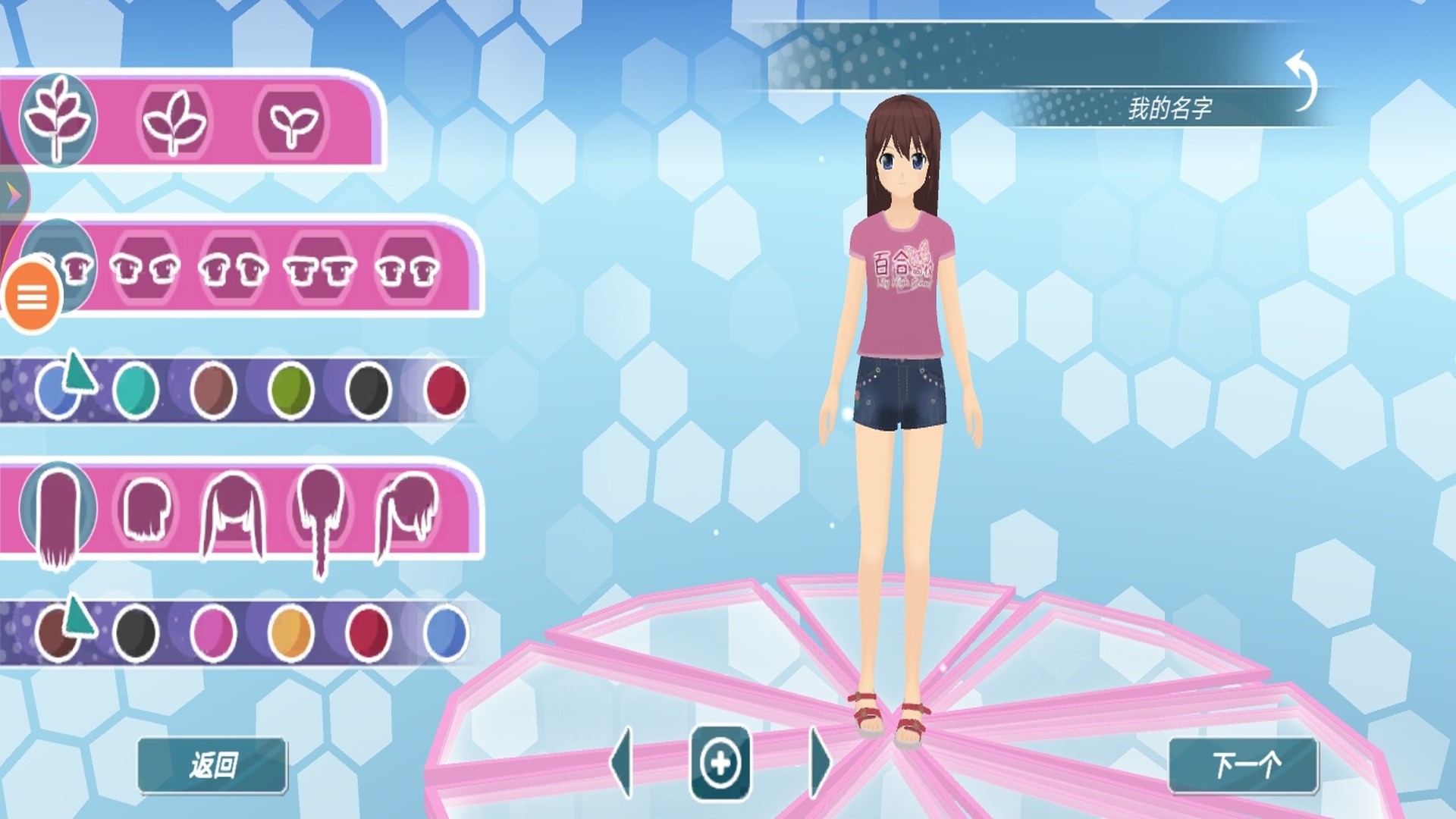Set hair color to blue
Viewport: 1456px width, 819px height.
[x=446, y=633]
